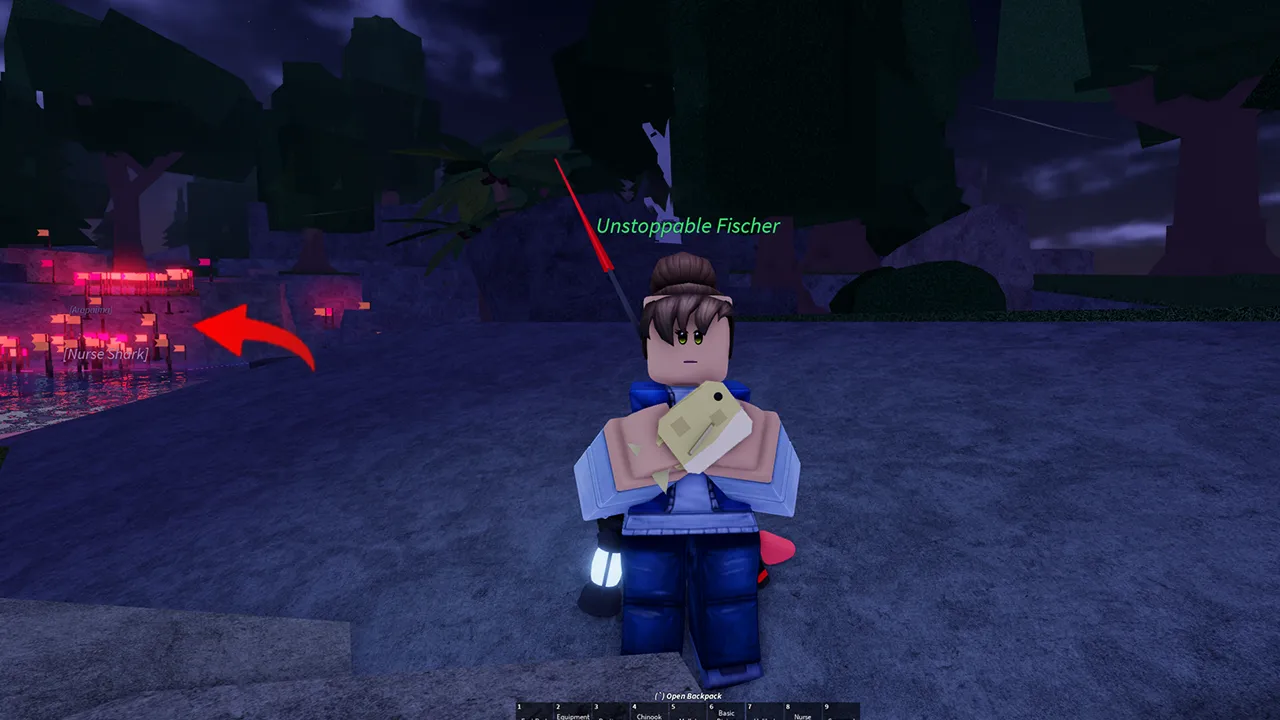Equip the Chinook from slot 4
Screen dimensions: 1280x720
coord(650,712)
